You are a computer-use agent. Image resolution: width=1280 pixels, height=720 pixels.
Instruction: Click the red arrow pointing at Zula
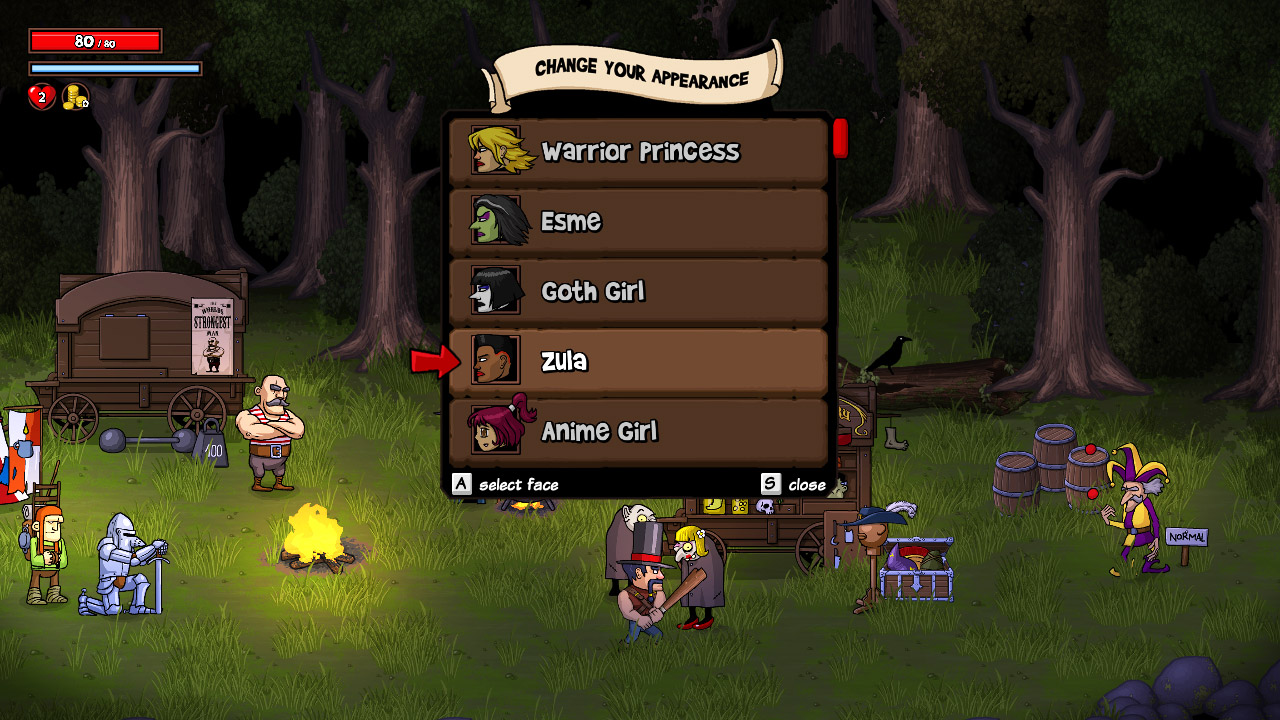tap(434, 362)
